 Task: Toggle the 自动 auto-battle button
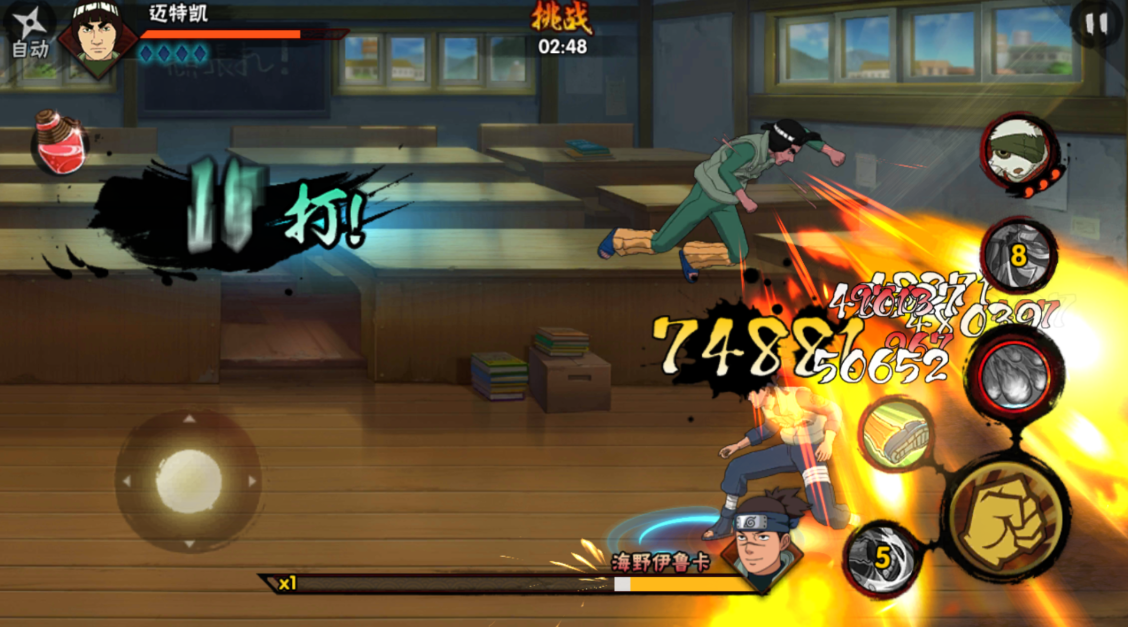click(28, 32)
